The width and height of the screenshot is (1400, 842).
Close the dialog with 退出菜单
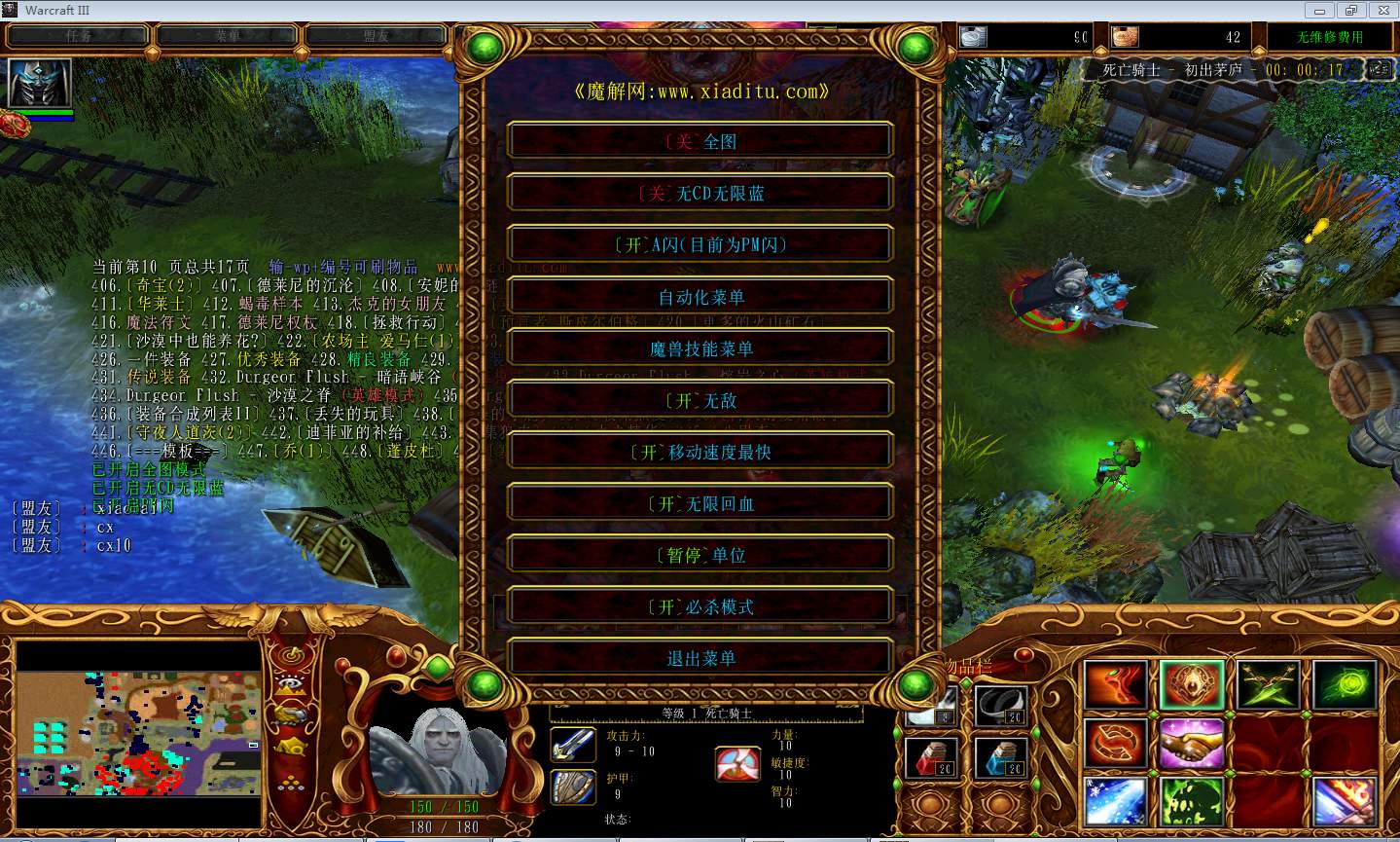click(x=700, y=658)
